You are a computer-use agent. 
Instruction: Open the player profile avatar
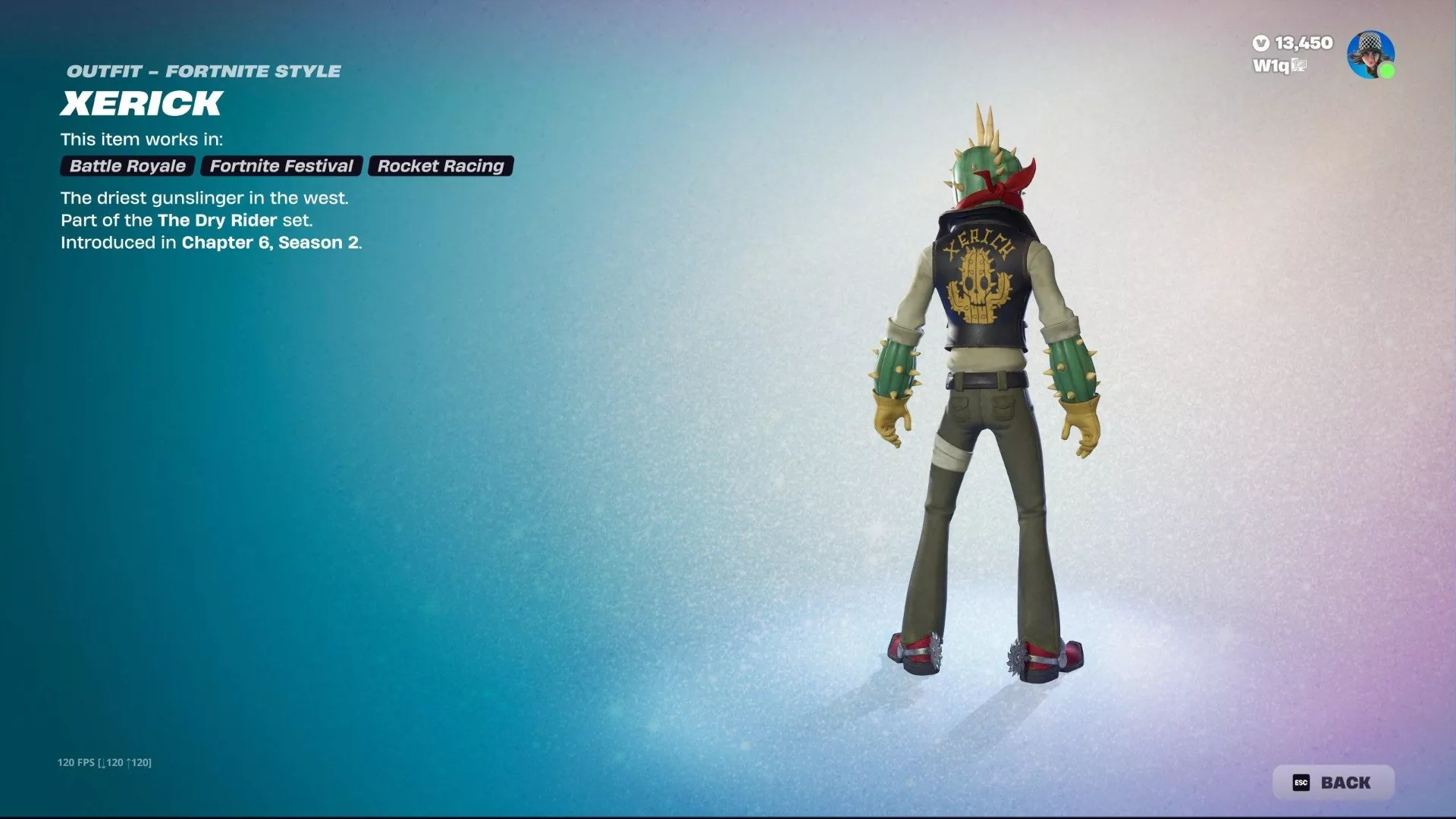1370,54
